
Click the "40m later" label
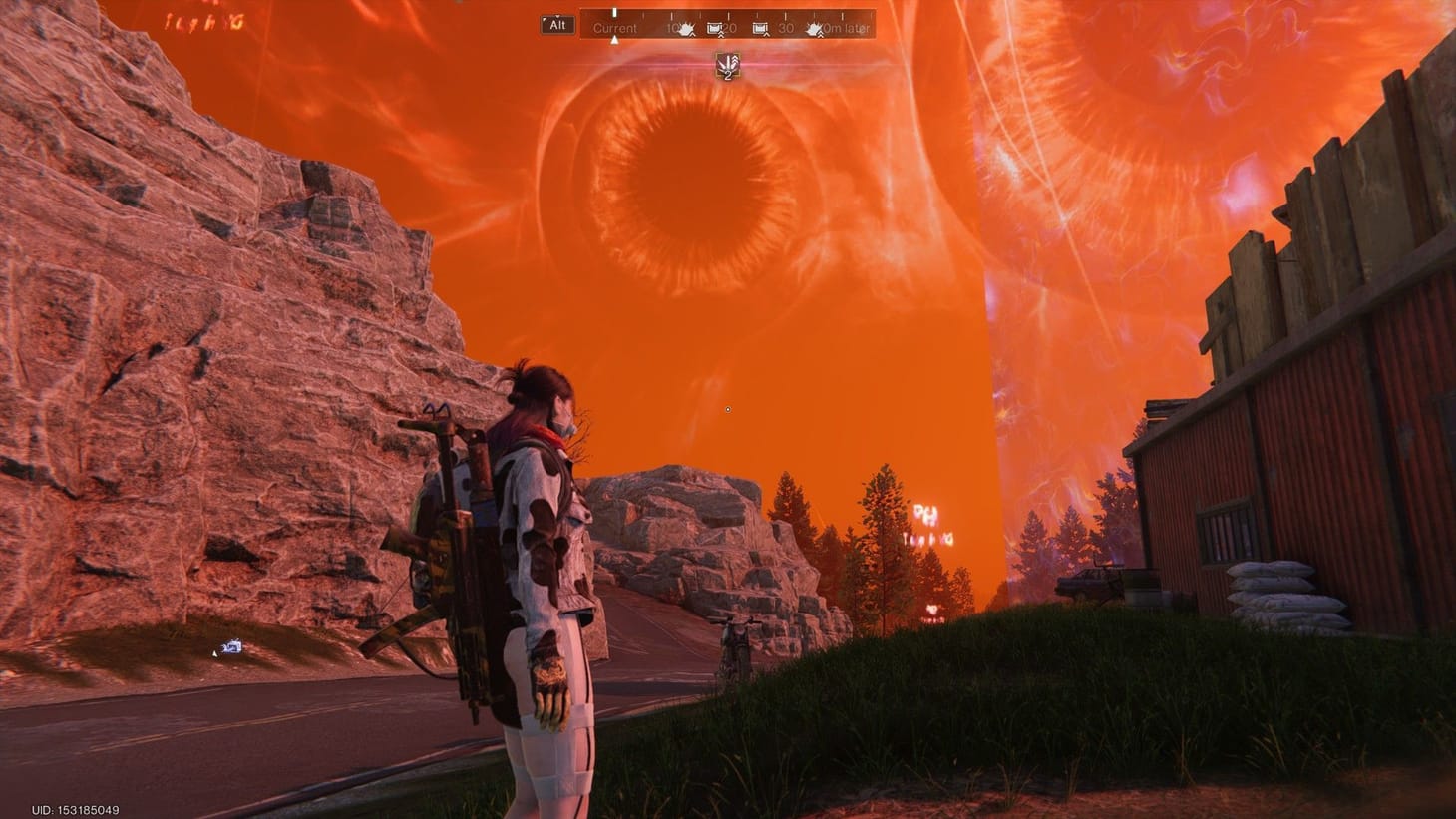[x=847, y=27]
